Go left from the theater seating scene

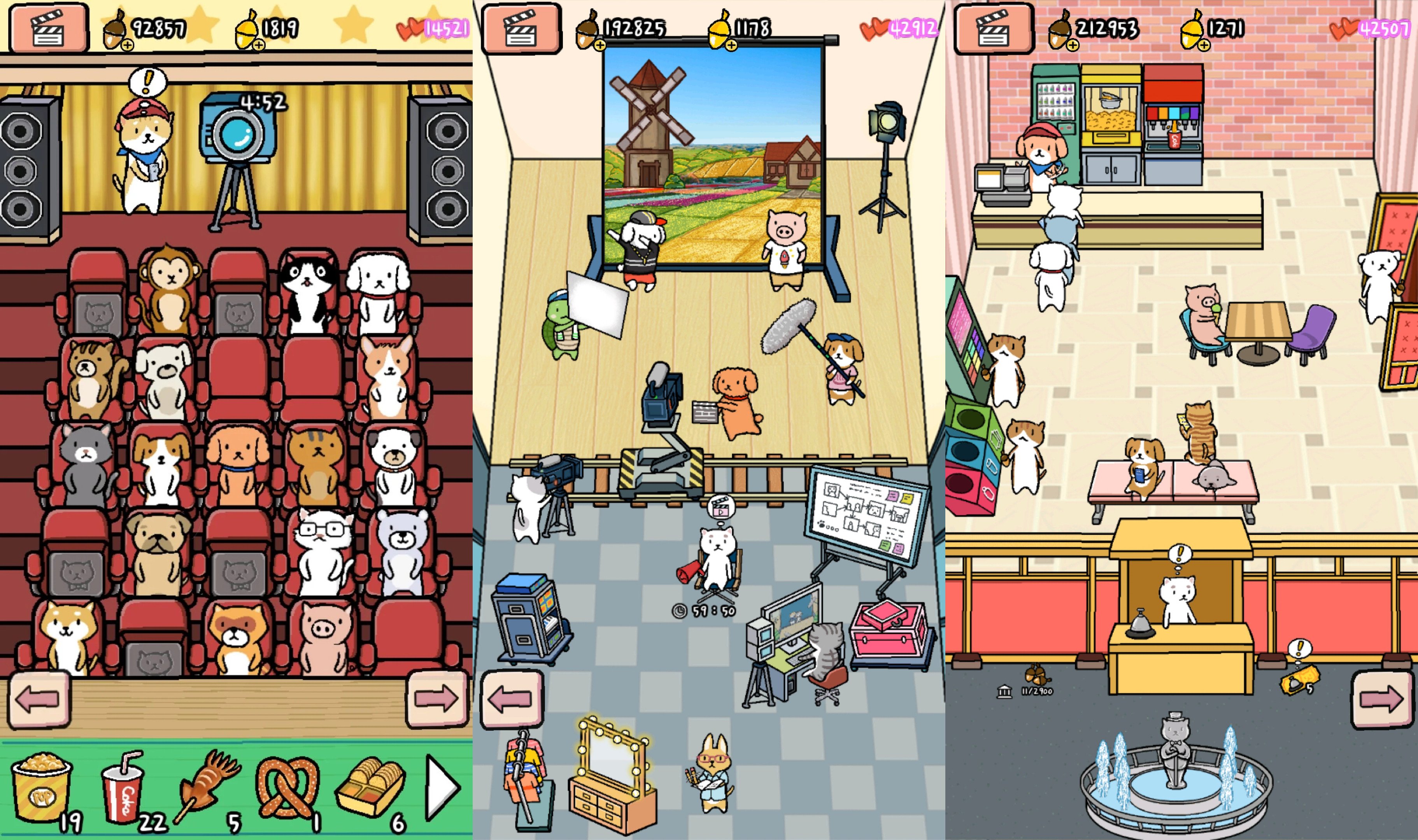pos(39,700)
